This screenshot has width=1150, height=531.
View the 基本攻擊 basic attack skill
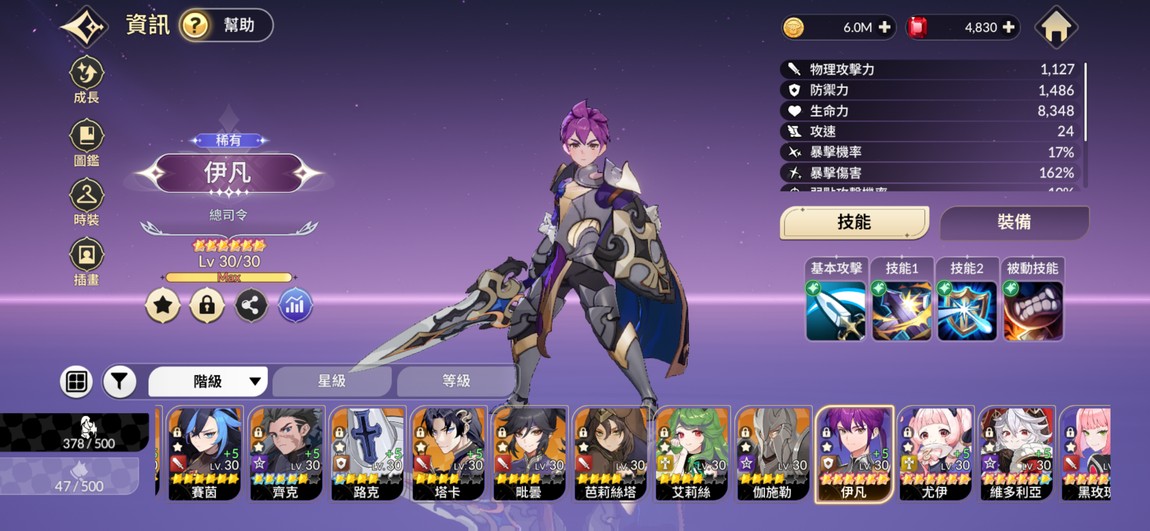point(836,310)
